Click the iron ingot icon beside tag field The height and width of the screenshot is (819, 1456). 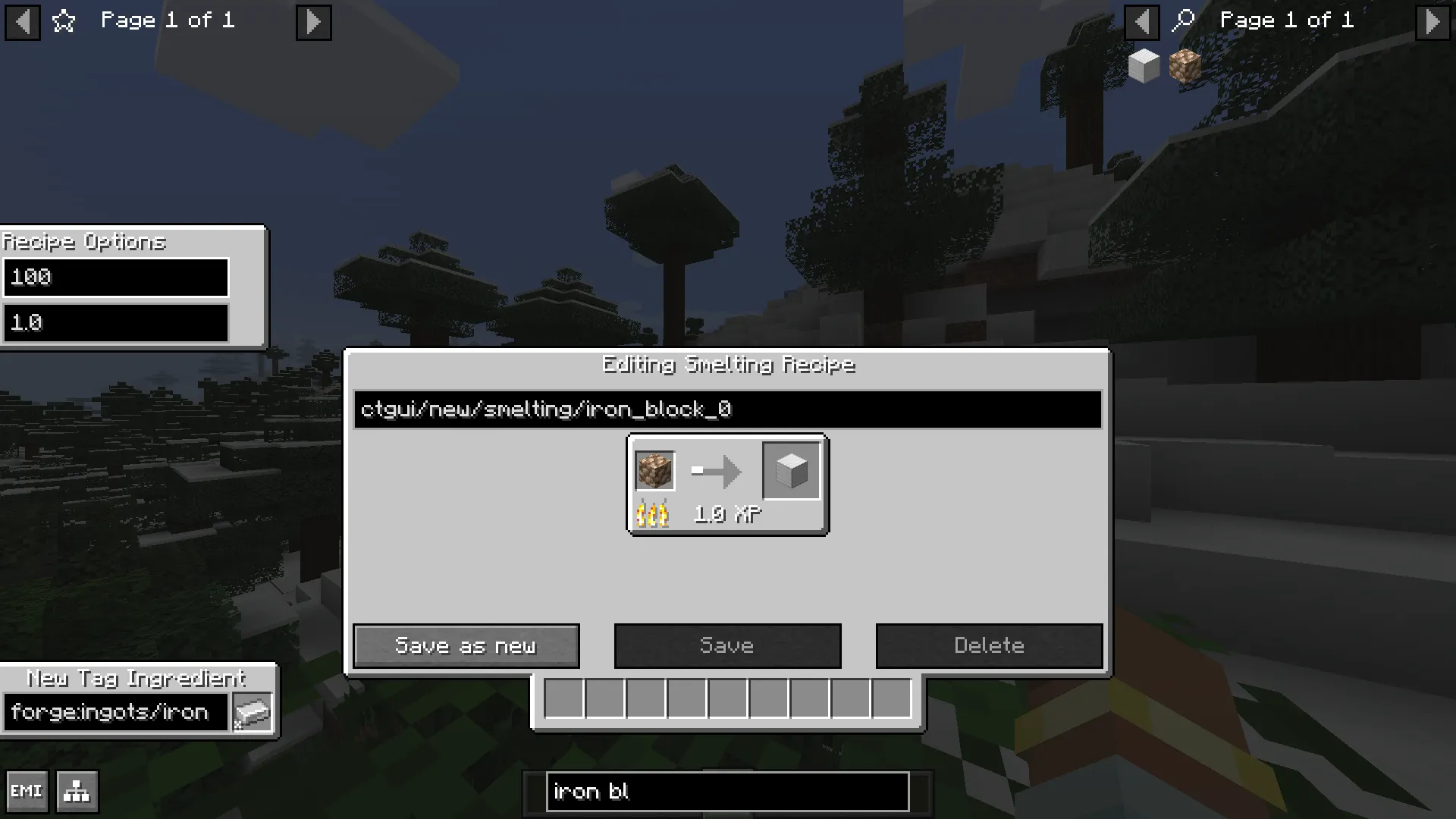[x=253, y=711]
